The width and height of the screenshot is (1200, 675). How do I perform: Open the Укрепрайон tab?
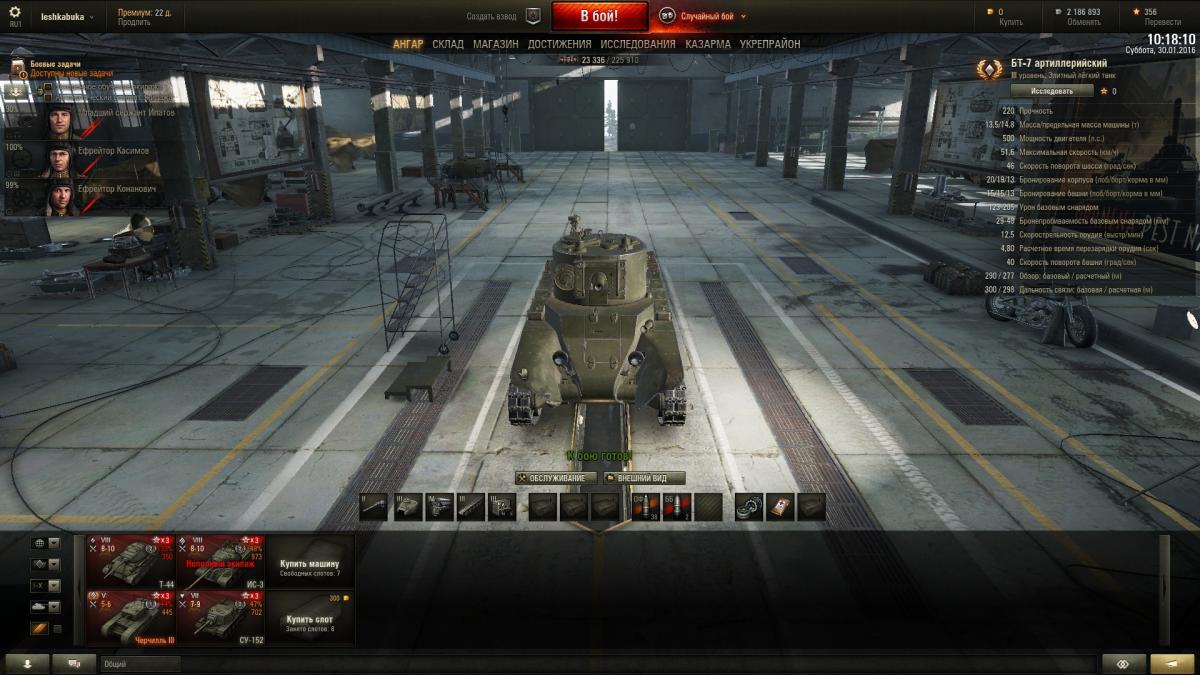[769, 44]
